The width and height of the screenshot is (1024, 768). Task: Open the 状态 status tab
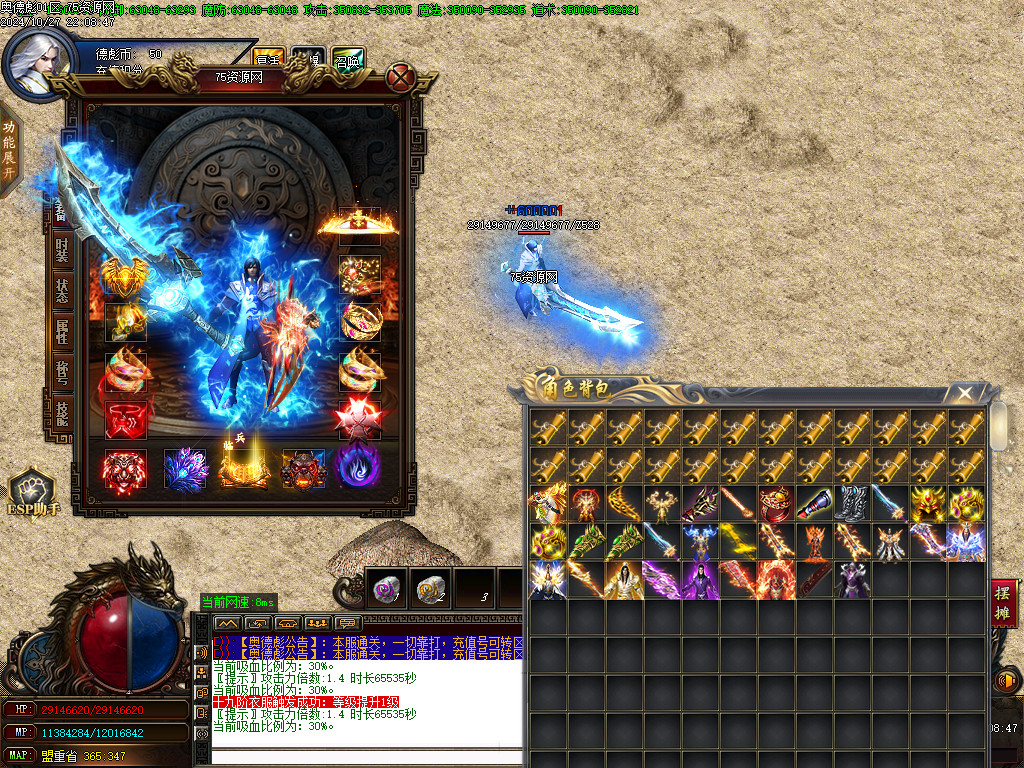pos(63,290)
